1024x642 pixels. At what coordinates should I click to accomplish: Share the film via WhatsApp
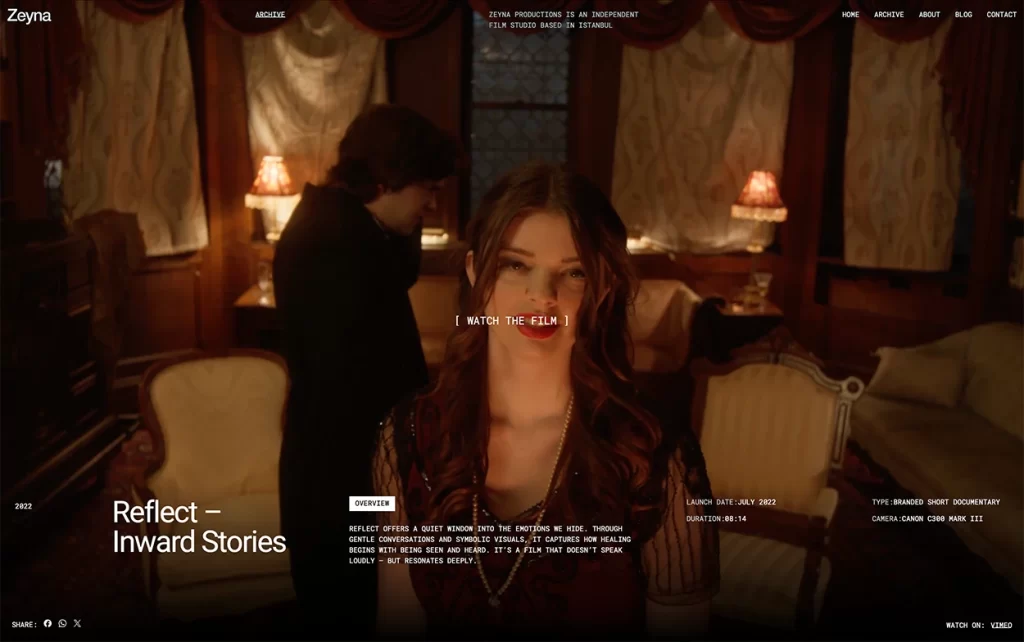pos(62,624)
